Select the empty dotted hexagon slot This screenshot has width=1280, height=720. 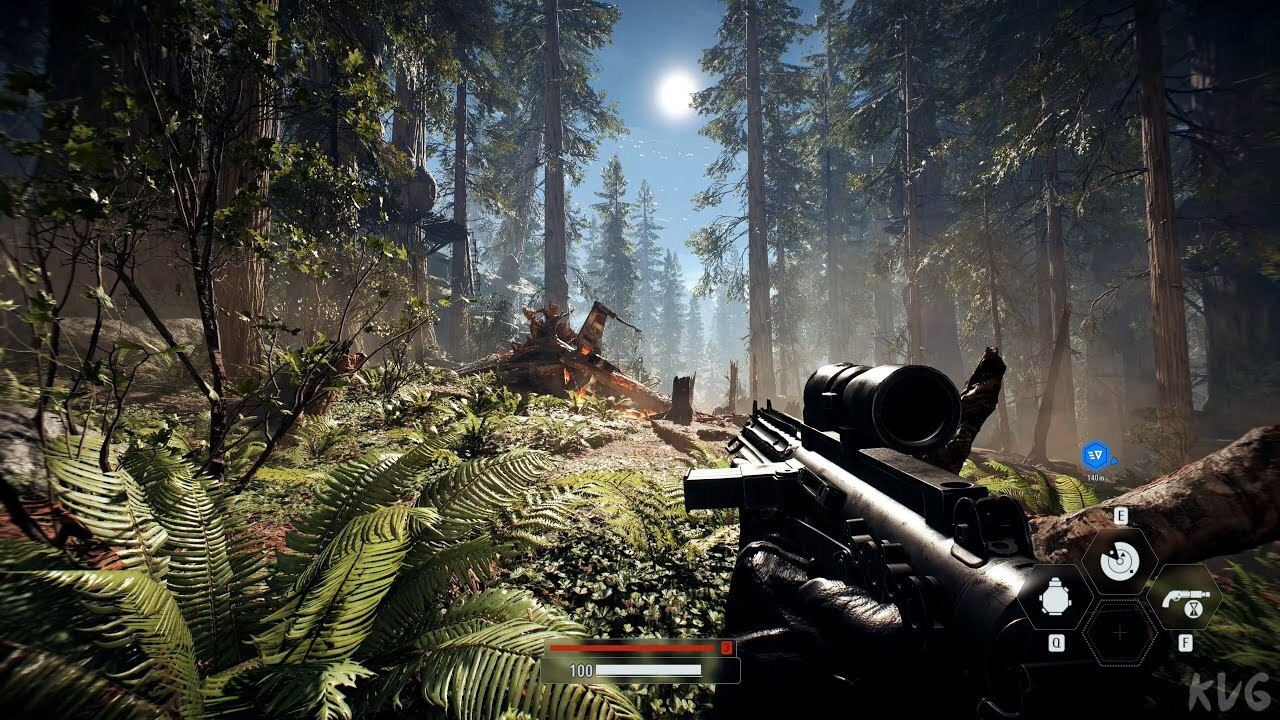1120,633
